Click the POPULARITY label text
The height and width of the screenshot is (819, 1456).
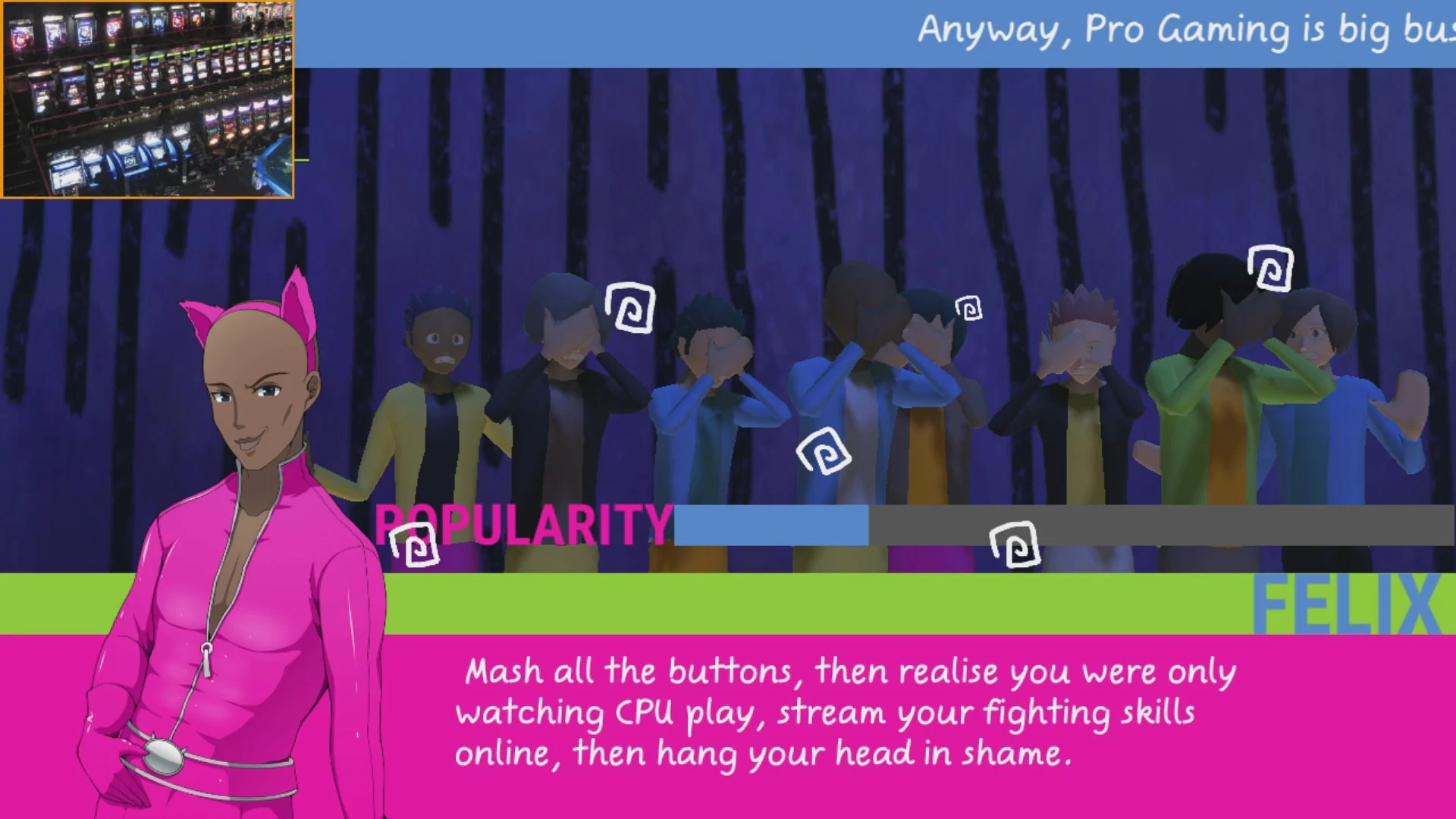pyautogui.click(x=523, y=523)
